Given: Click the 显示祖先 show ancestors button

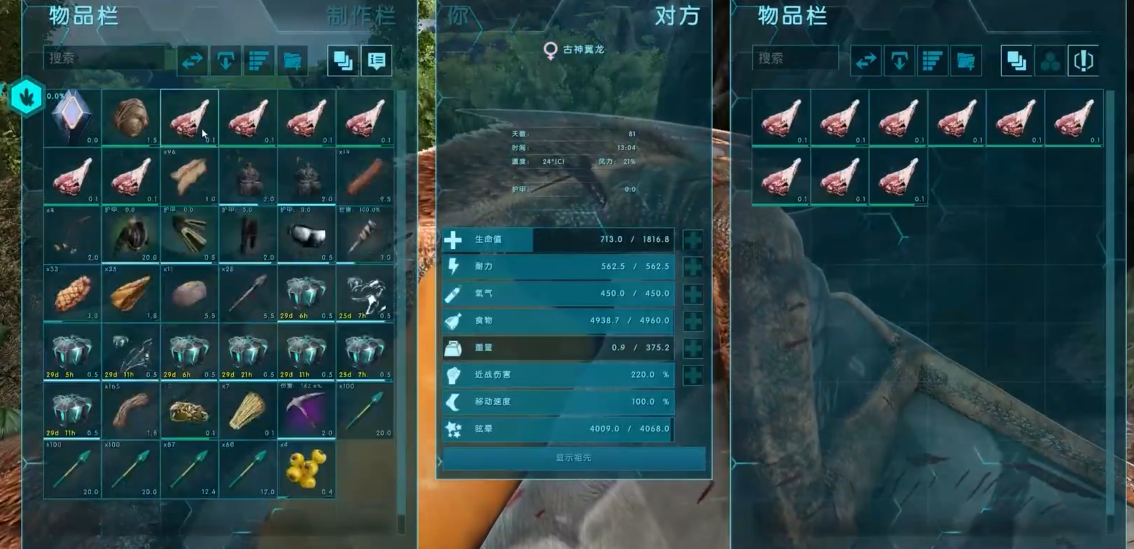Looking at the screenshot, I should point(574,457).
